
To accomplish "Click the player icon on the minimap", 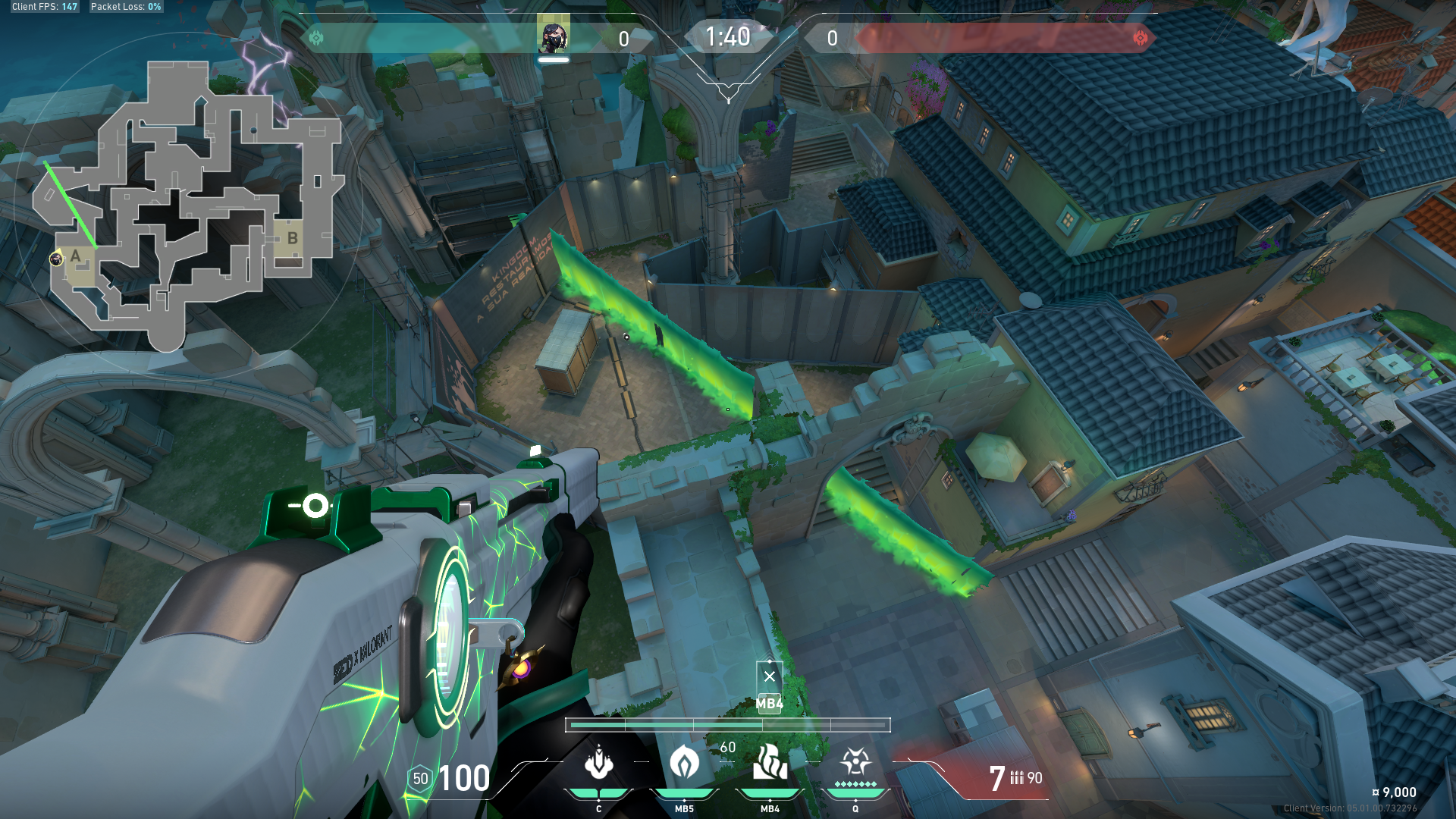I will pyautogui.click(x=55, y=260).
